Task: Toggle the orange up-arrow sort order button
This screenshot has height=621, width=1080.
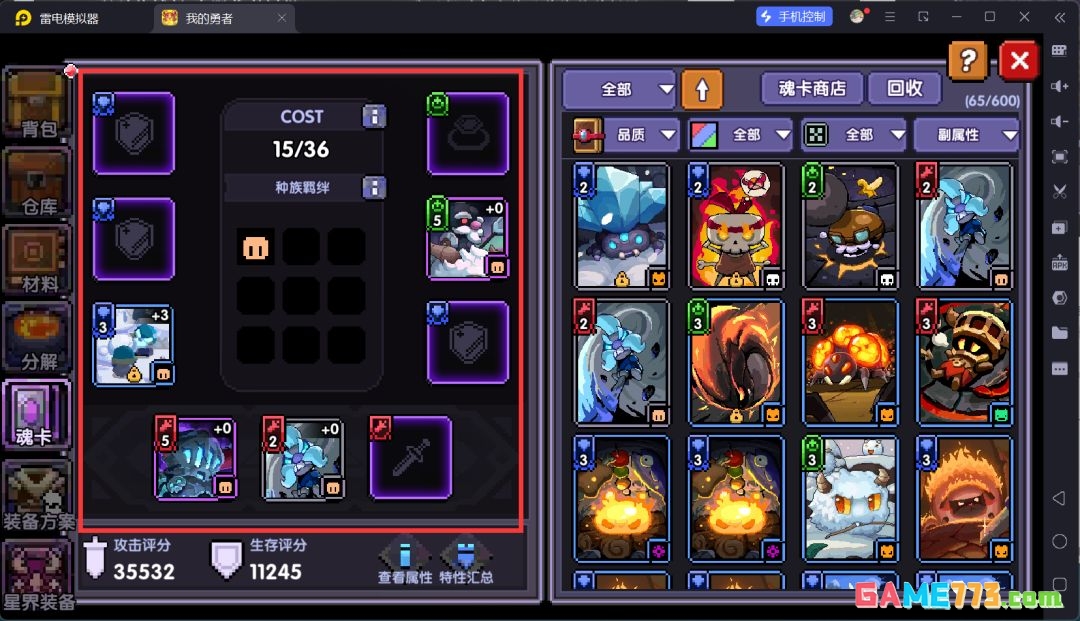Action: [x=702, y=89]
